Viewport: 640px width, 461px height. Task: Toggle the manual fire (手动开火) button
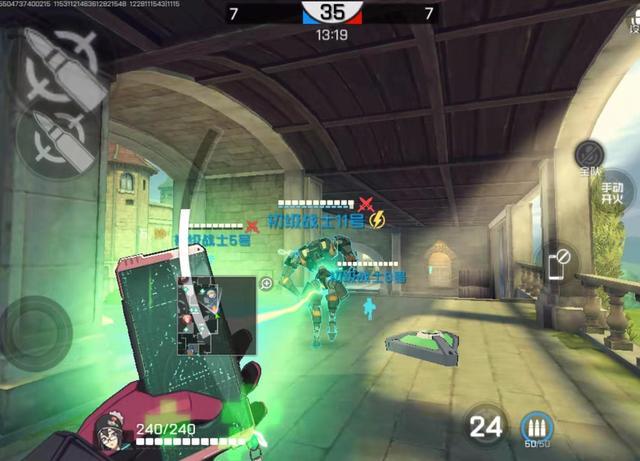click(x=612, y=192)
